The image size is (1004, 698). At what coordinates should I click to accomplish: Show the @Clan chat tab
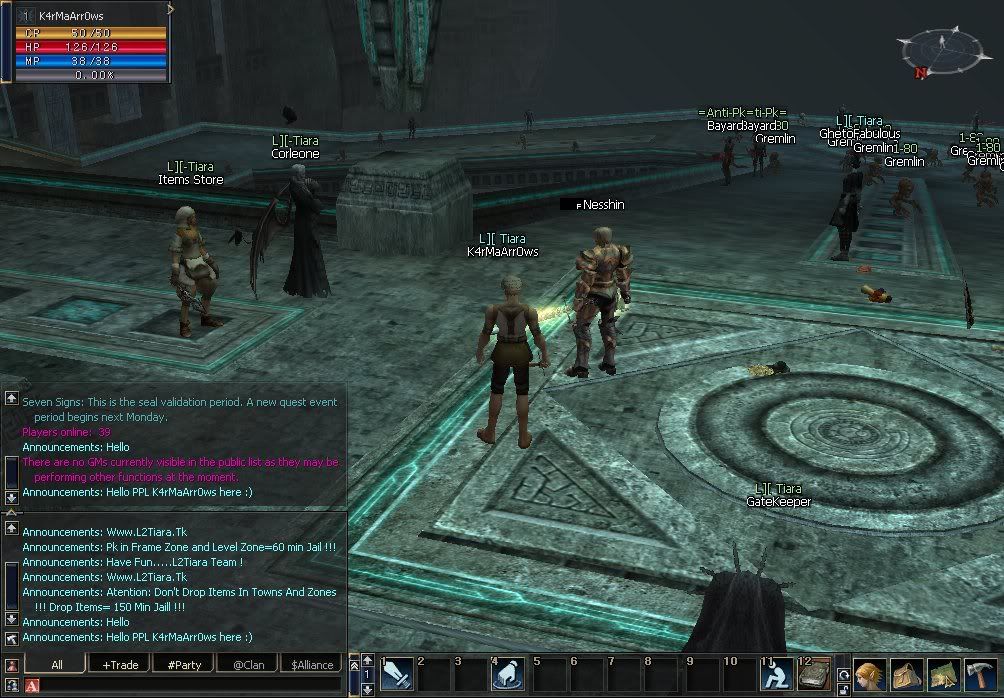[247, 664]
